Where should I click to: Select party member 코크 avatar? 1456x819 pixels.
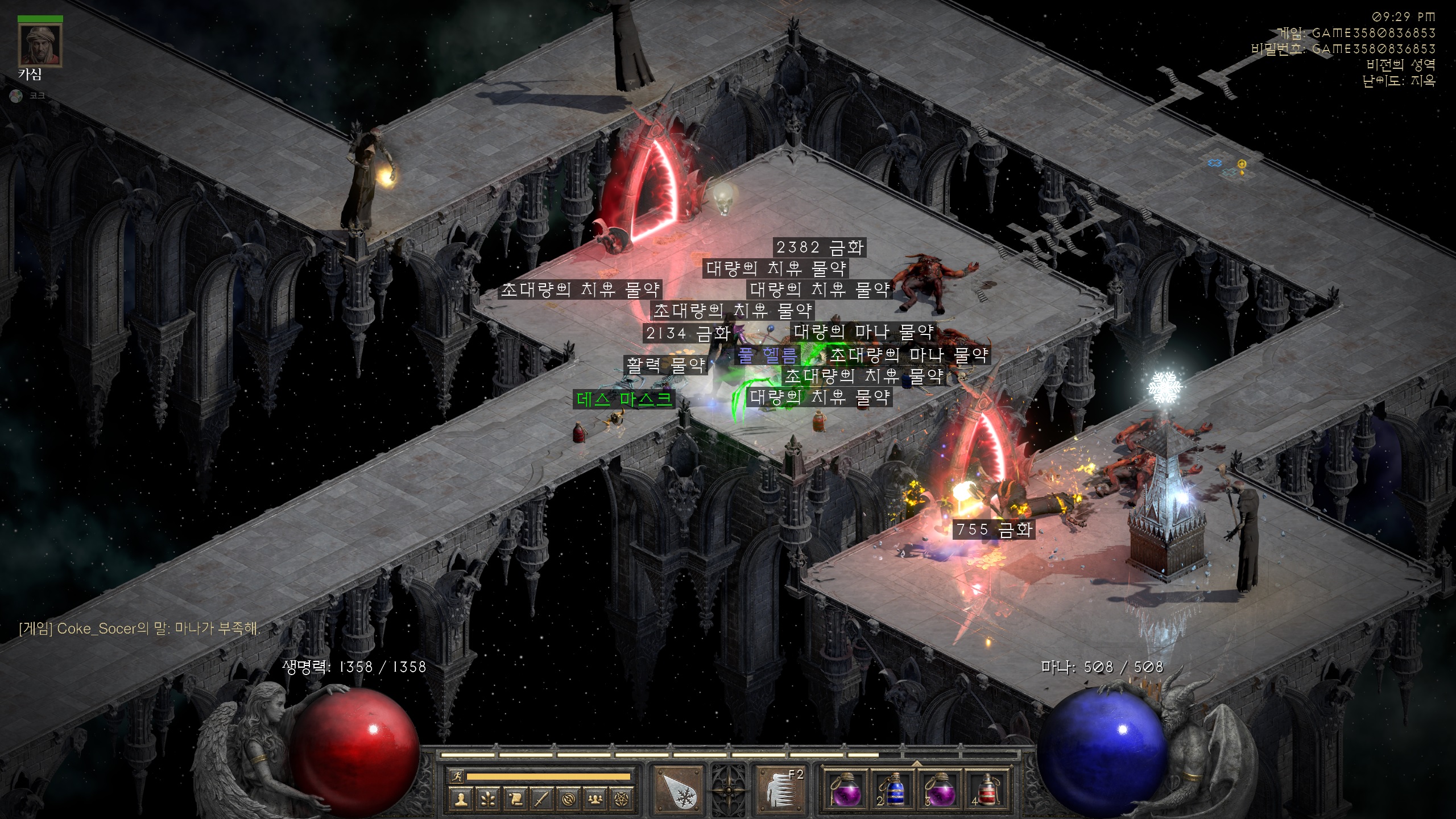point(16,96)
